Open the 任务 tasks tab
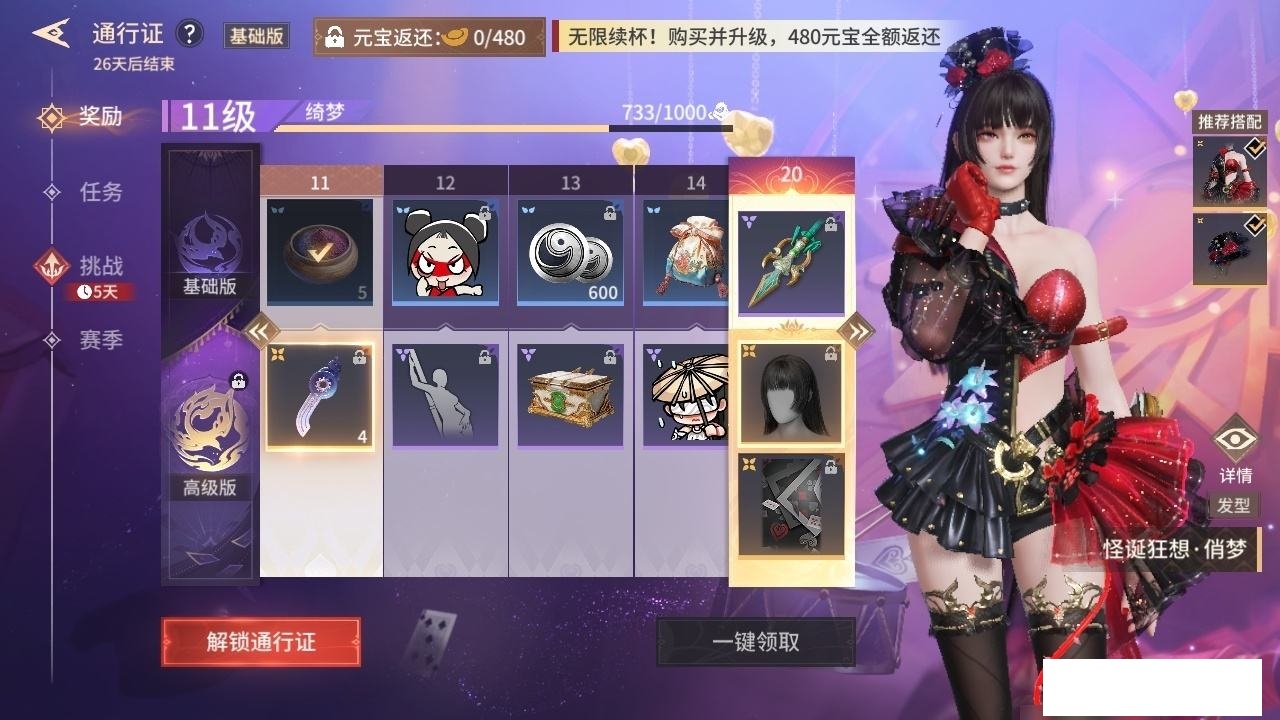The width and height of the screenshot is (1280, 720). [100, 191]
